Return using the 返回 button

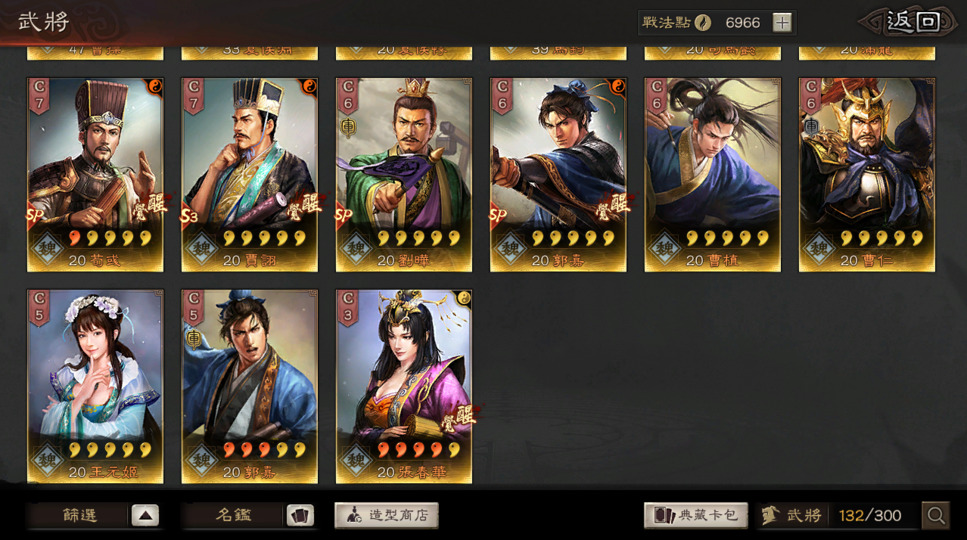click(x=913, y=22)
